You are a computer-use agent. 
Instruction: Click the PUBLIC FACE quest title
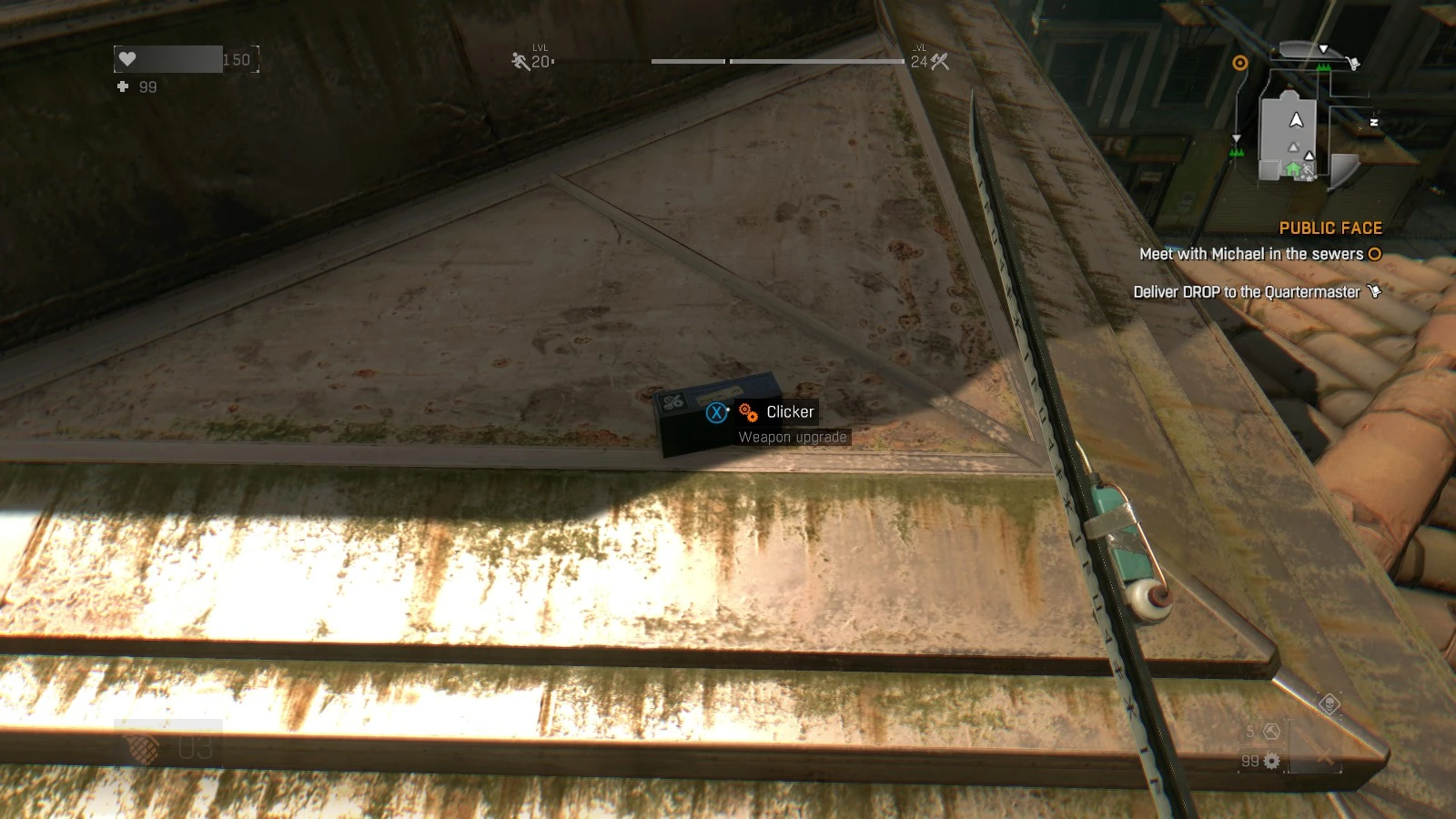click(1331, 227)
